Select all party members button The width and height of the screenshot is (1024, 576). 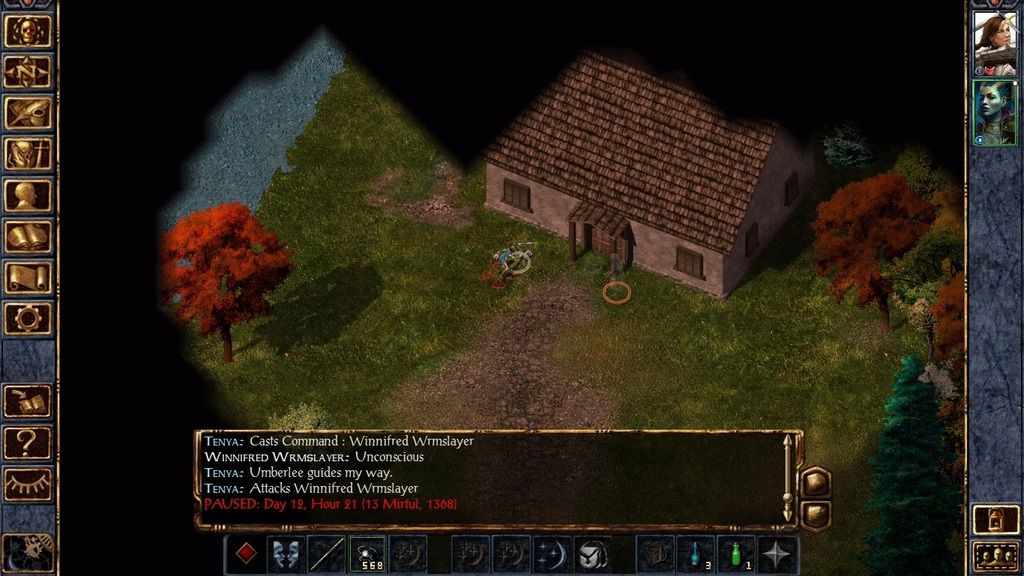click(x=994, y=555)
